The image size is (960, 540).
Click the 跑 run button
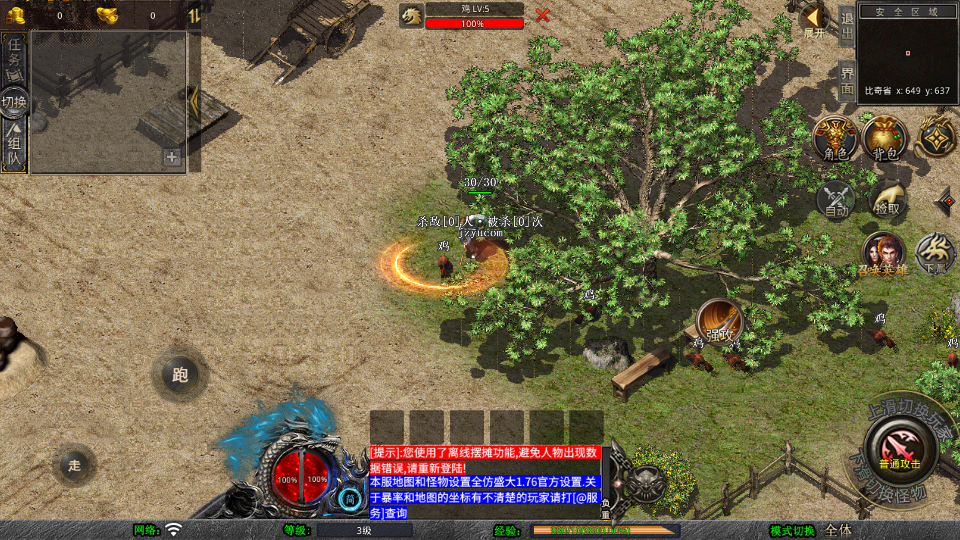pos(180,375)
